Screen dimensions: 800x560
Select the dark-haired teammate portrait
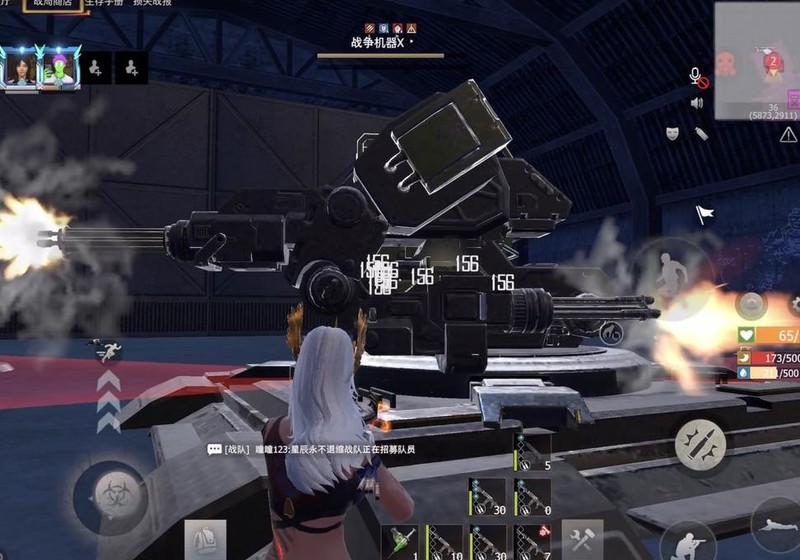click(21, 68)
